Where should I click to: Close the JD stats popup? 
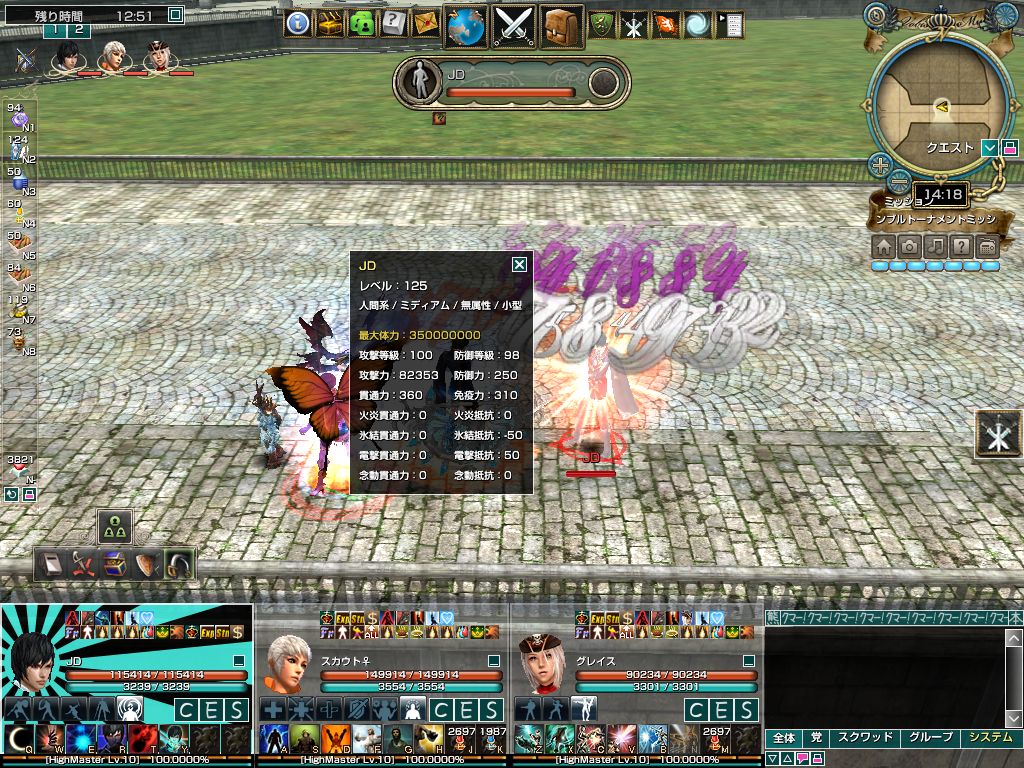(519, 265)
